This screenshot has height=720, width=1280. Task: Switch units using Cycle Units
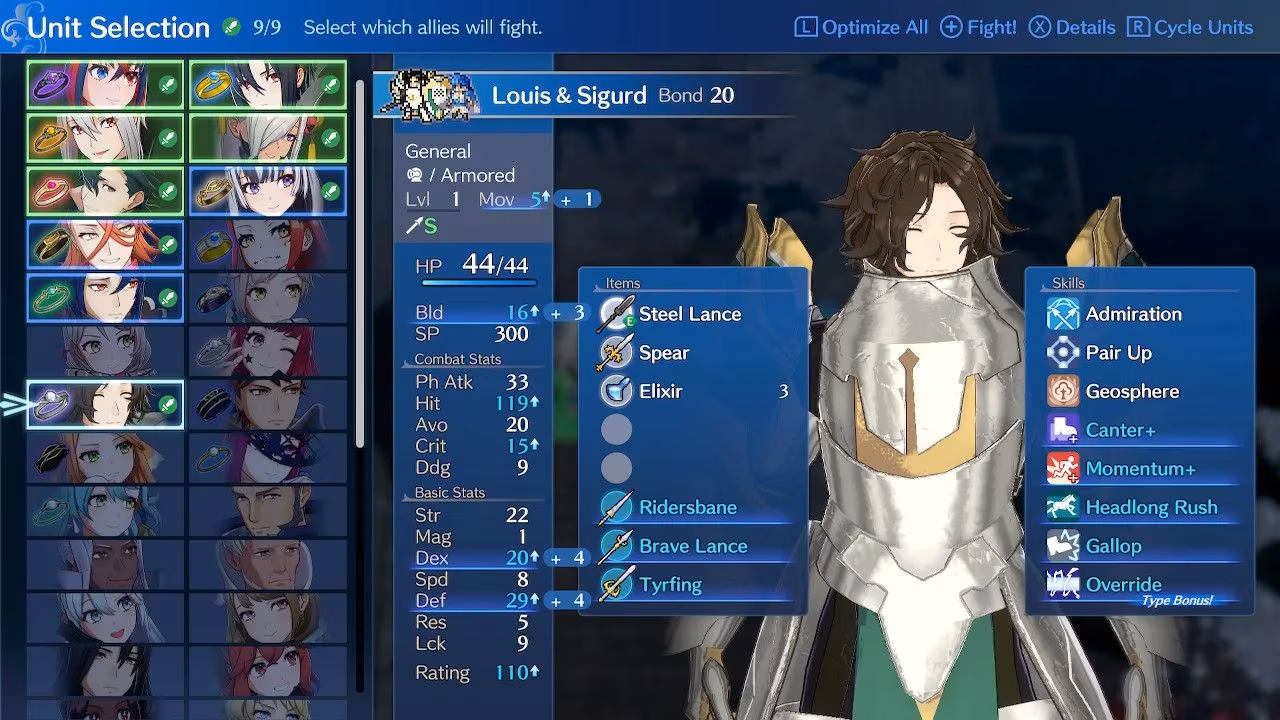[1190, 27]
